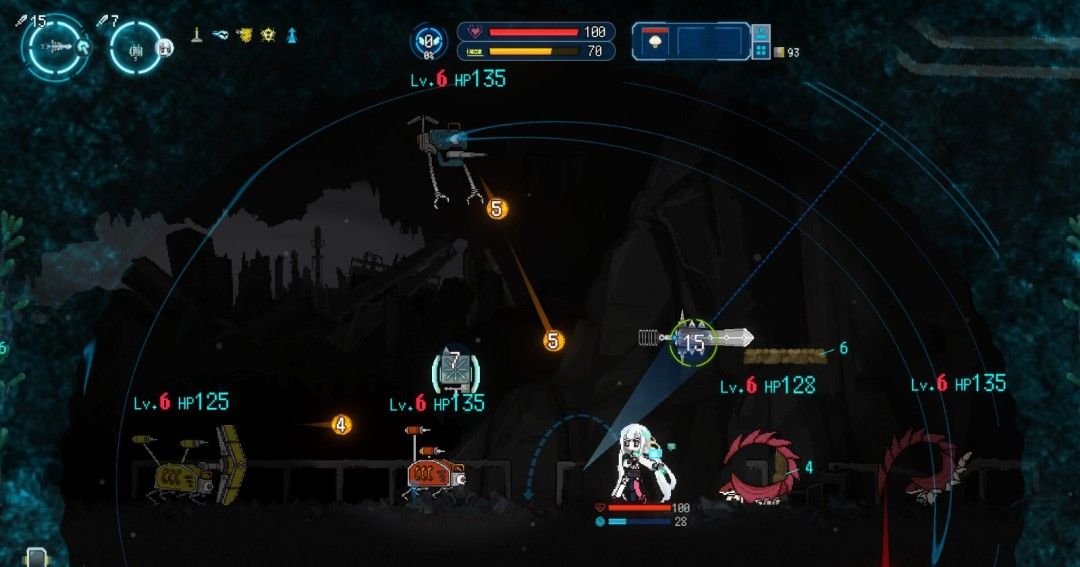Click the pale blue key-like buff icon
Screen dimensions: 1080x567
(221, 35)
